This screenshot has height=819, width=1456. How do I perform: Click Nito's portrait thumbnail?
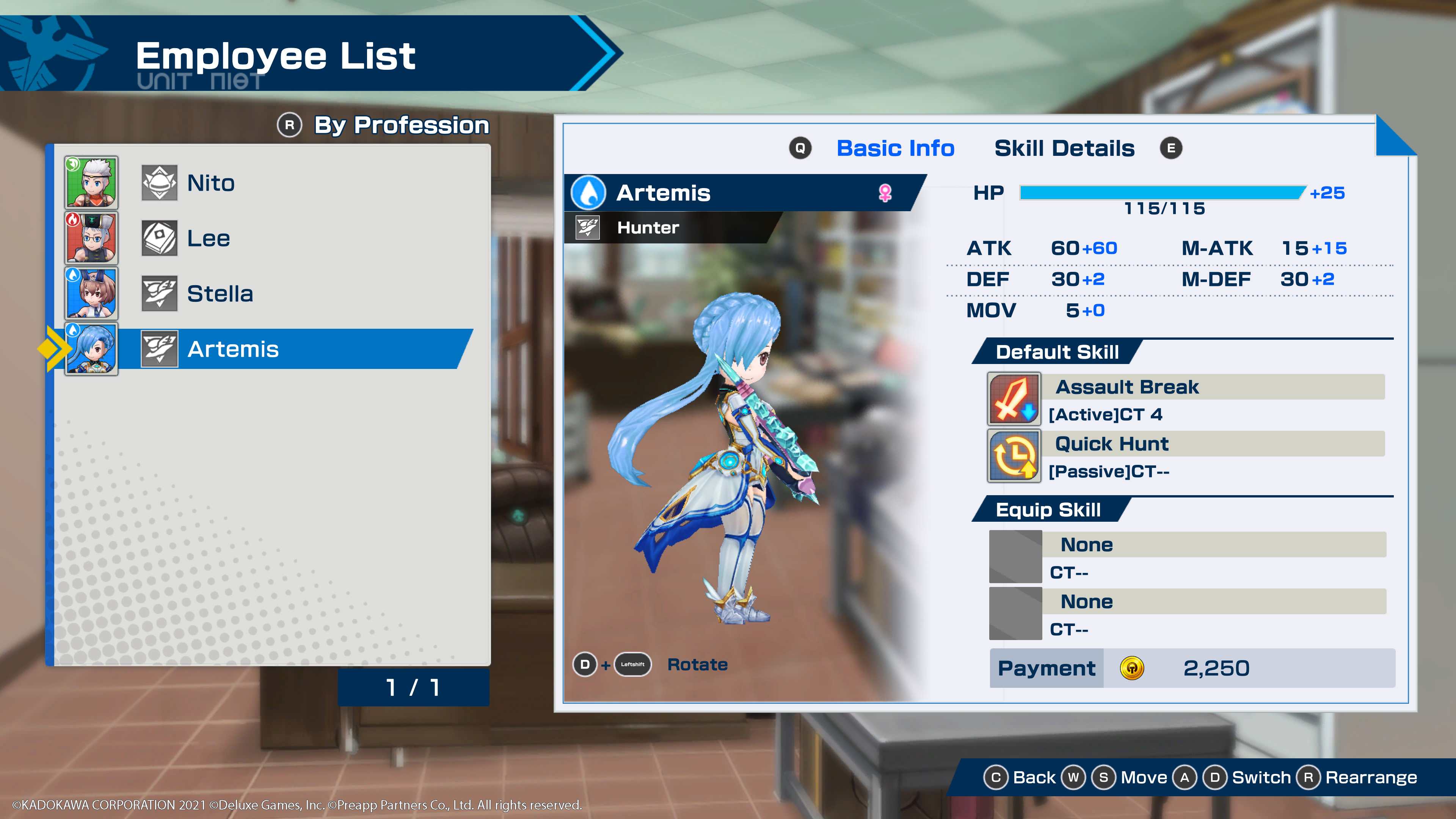coord(91,182)
